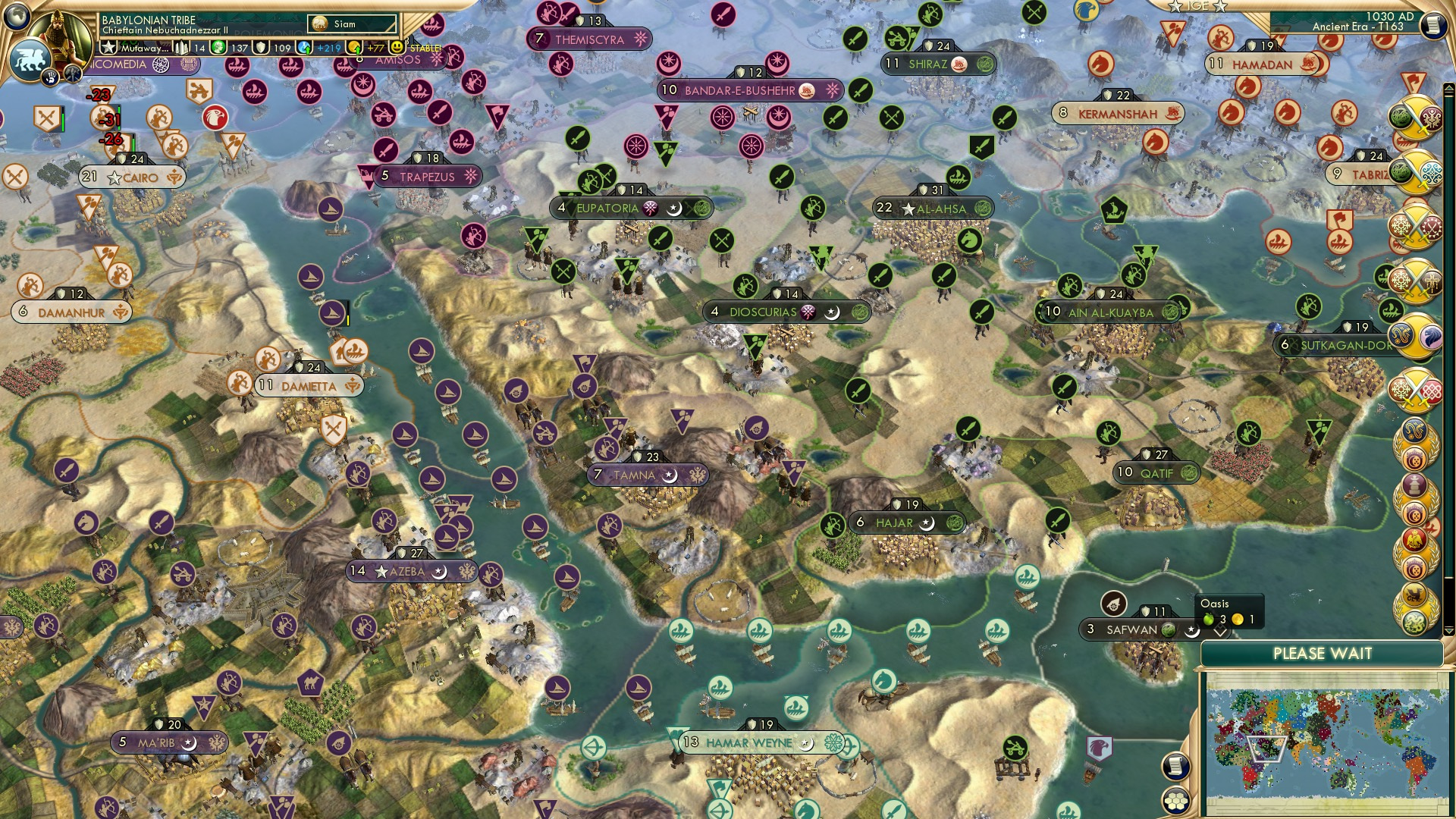Select the Hamadan city banner
The image size is (1456, 819).
1261,64
